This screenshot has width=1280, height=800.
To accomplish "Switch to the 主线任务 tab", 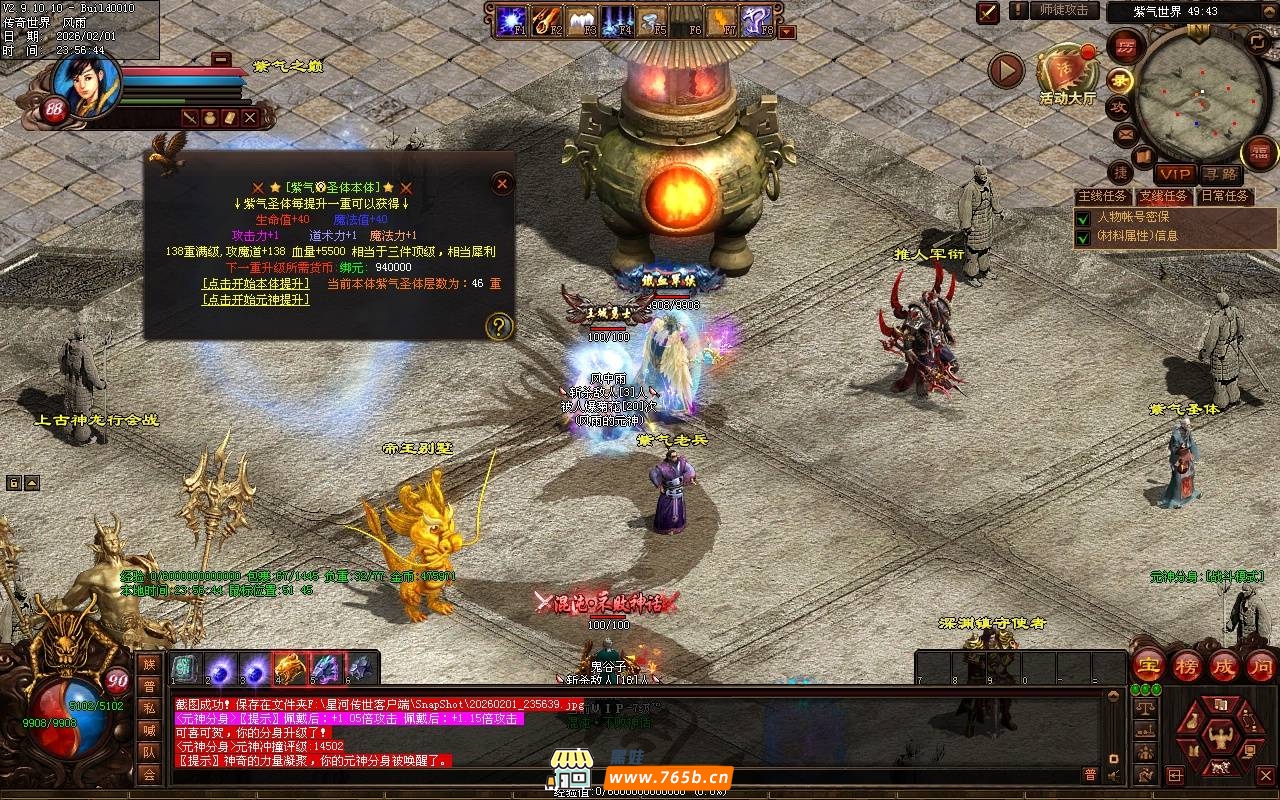I will pyautogui.click(x=1103, y=196).
